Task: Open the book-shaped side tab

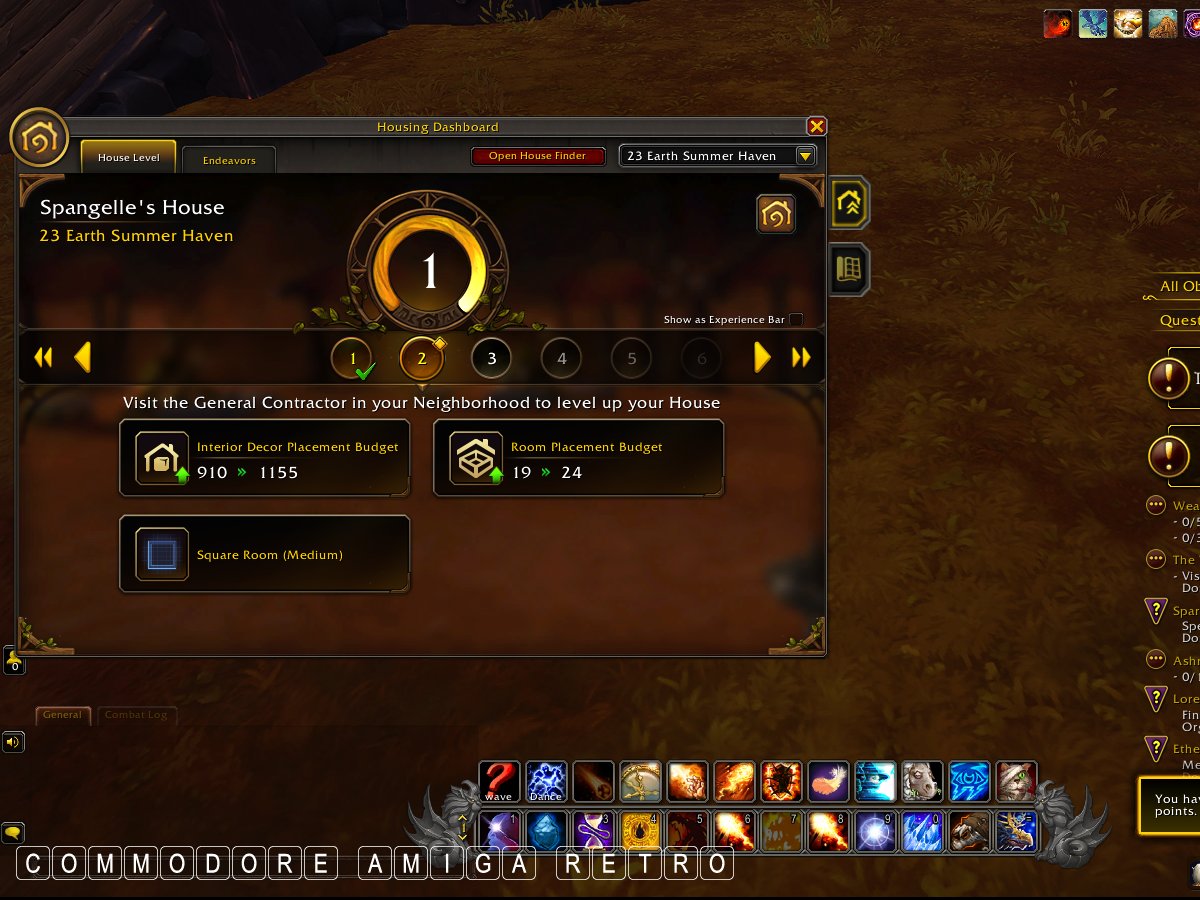Action: [x=849, y=269]
